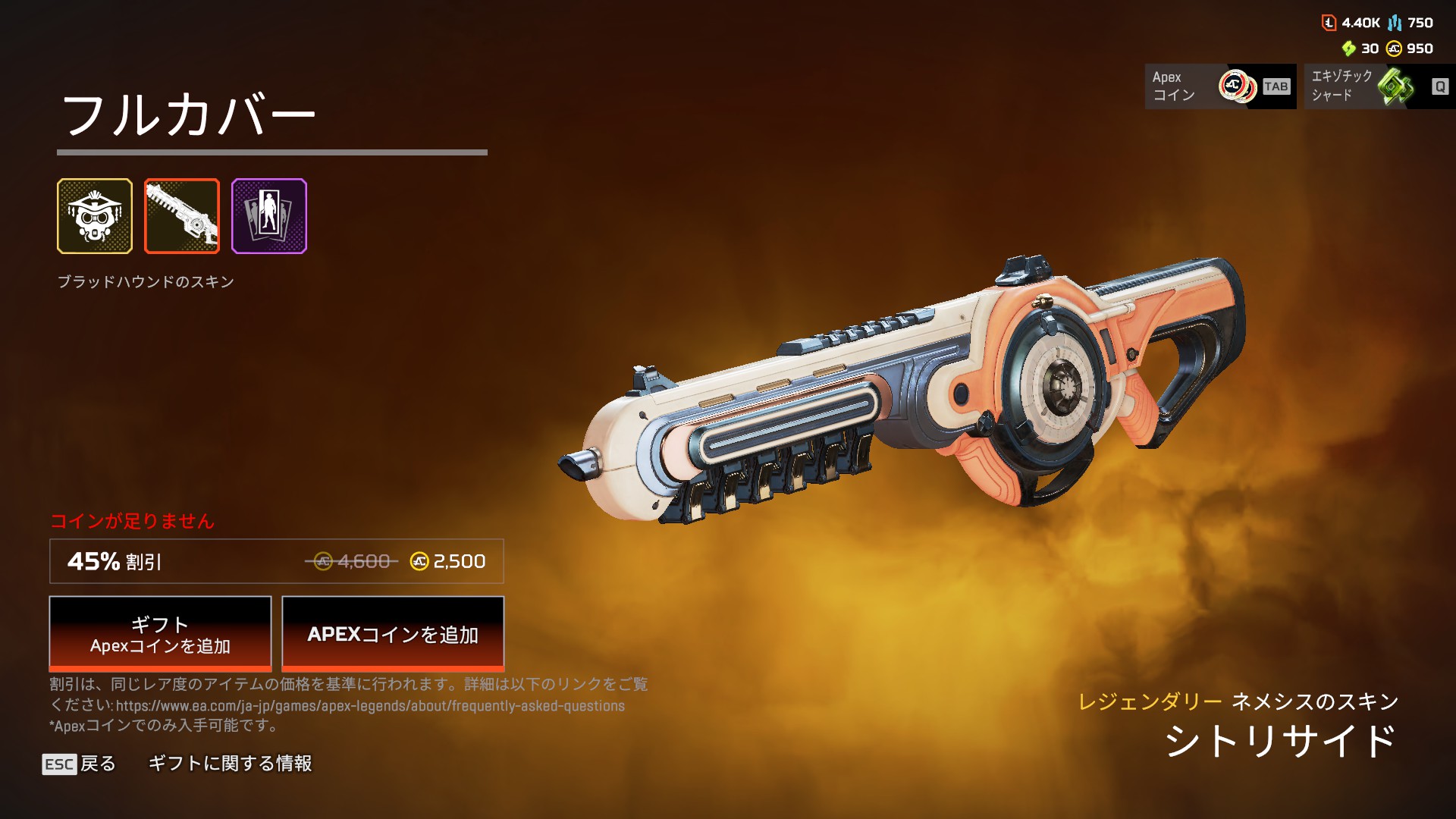Click the APEXコインを追加 button
Screen dimensions: 1456x819
coord(393,634)
